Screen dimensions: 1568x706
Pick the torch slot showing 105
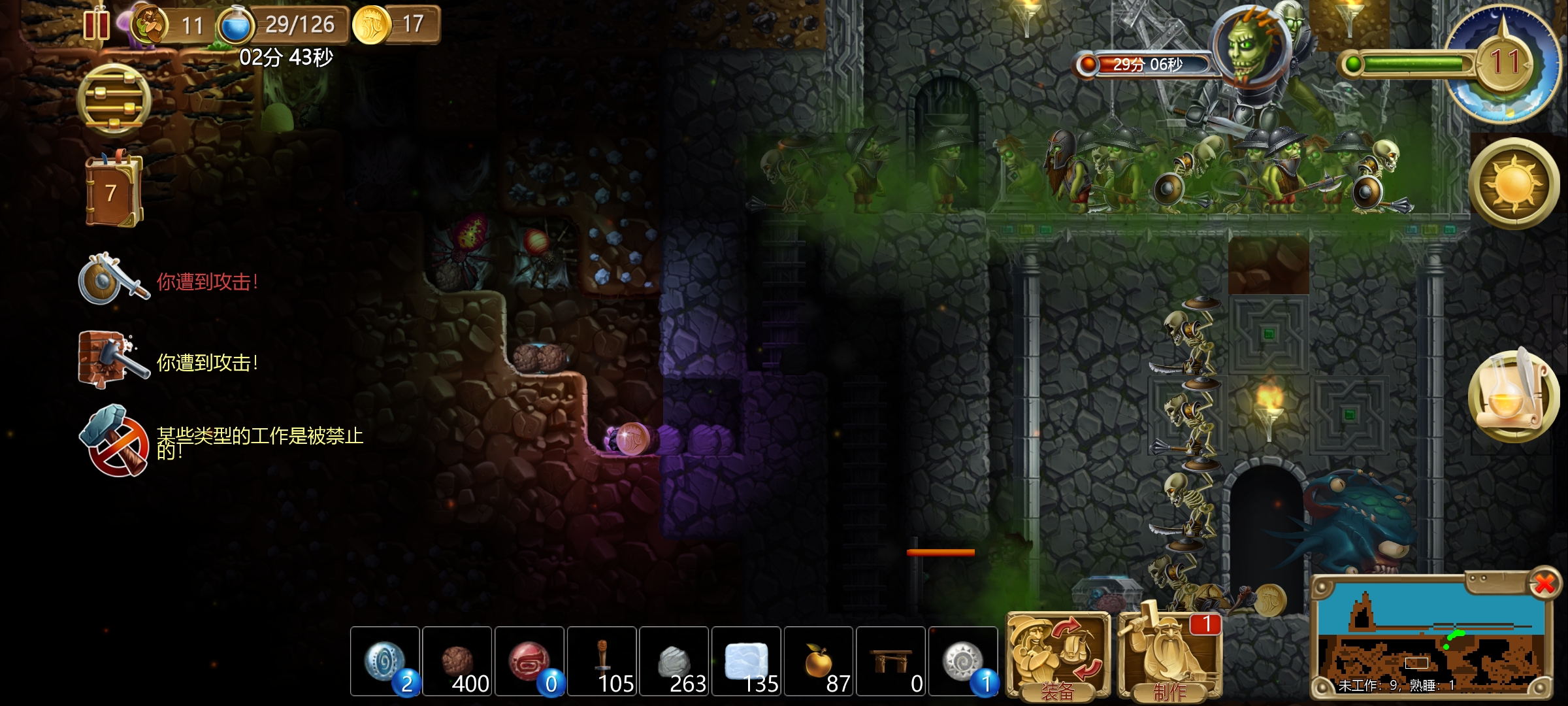602,661
